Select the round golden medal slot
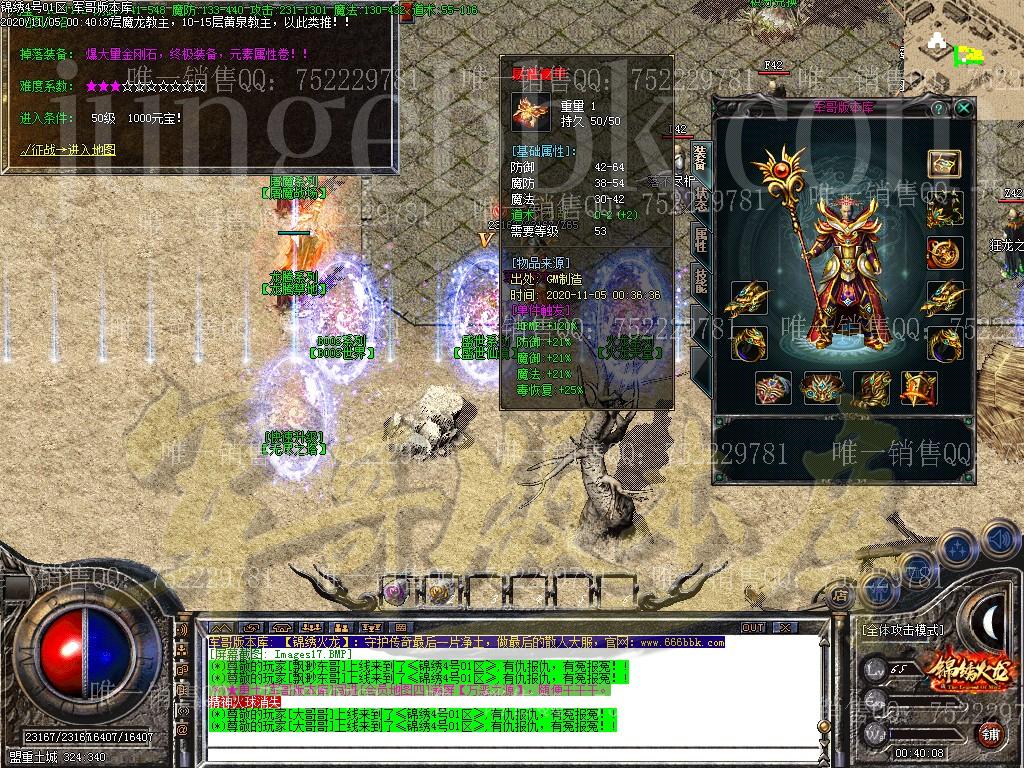Viewport: 1024px width, 768px height. (943, 253)
